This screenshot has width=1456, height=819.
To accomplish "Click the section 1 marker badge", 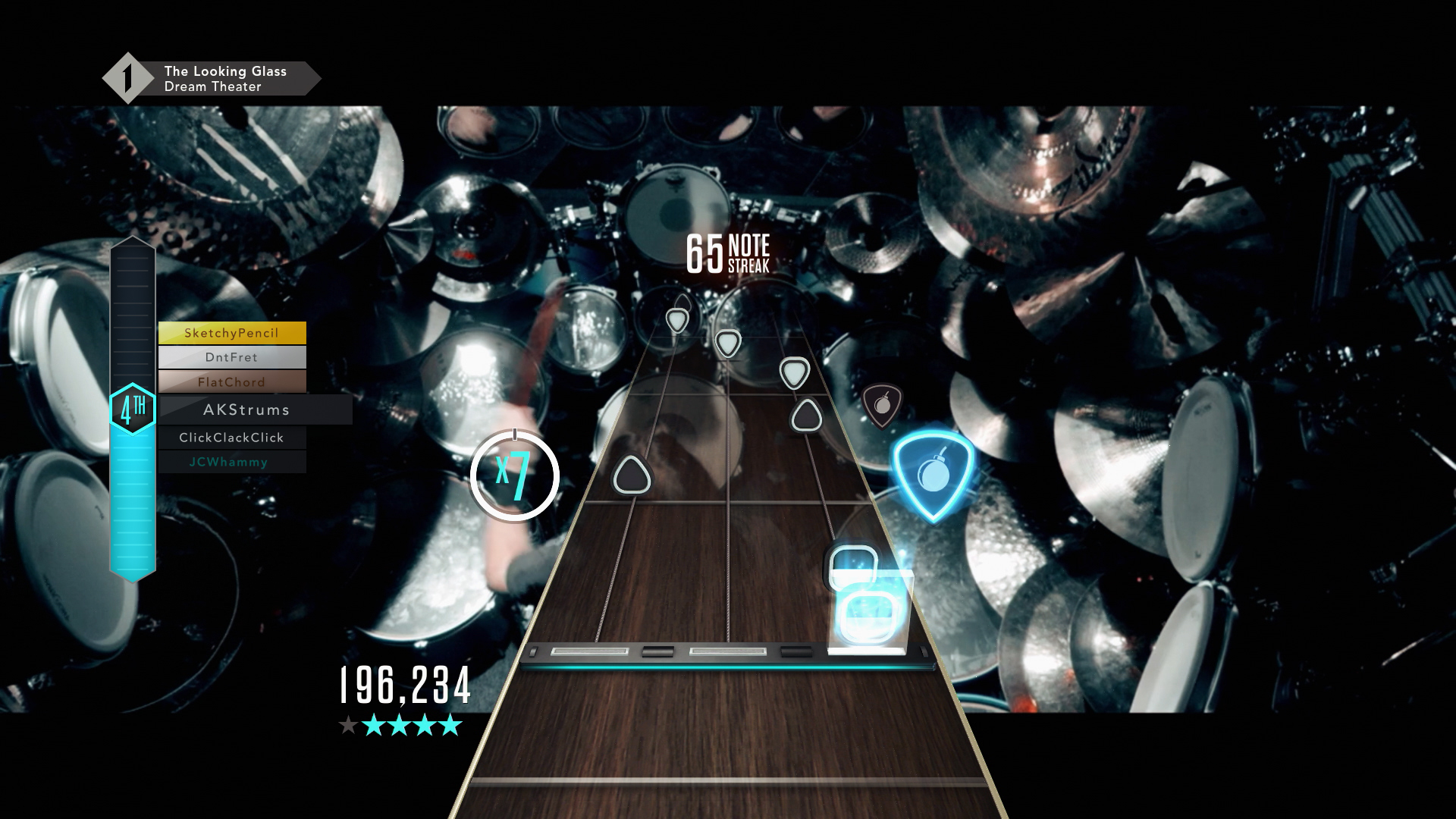I will coord(127,76).
